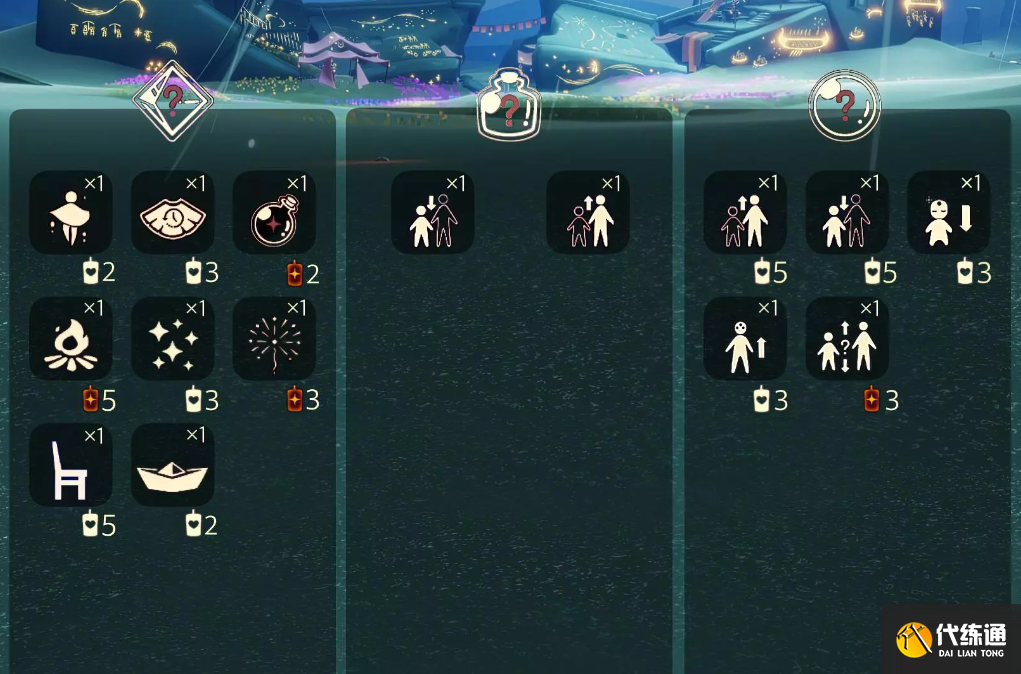Select the bonfire item
1021x674 pixels.
coord(71,338)
